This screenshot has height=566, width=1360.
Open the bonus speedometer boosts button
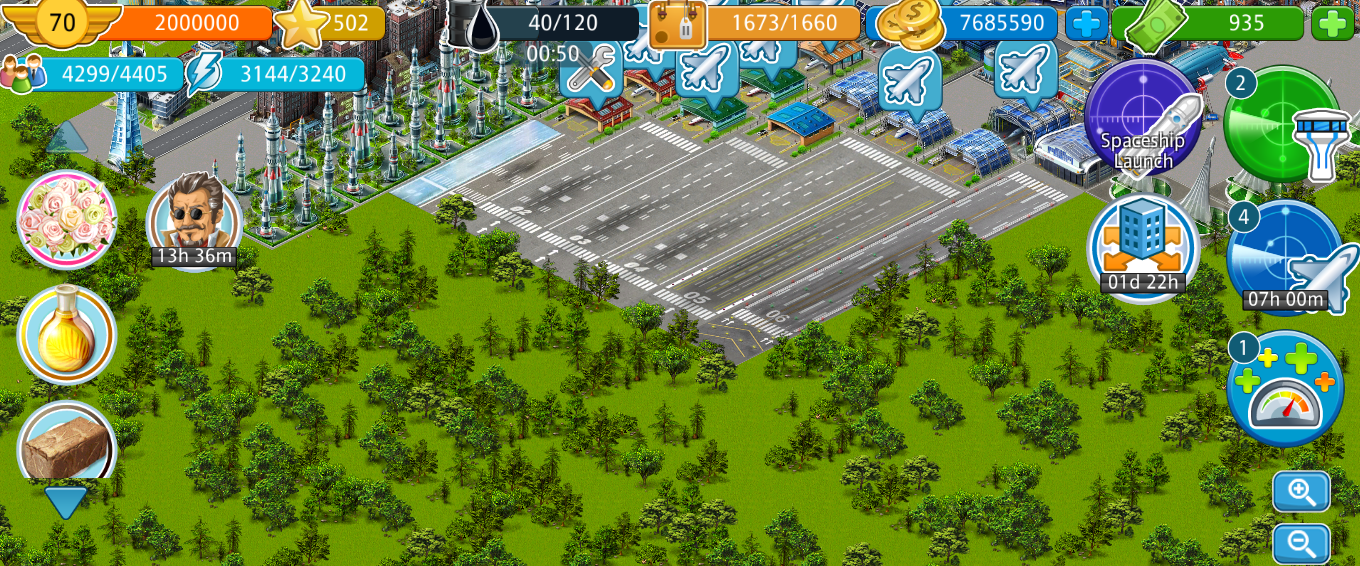(x=1285, y=388)
